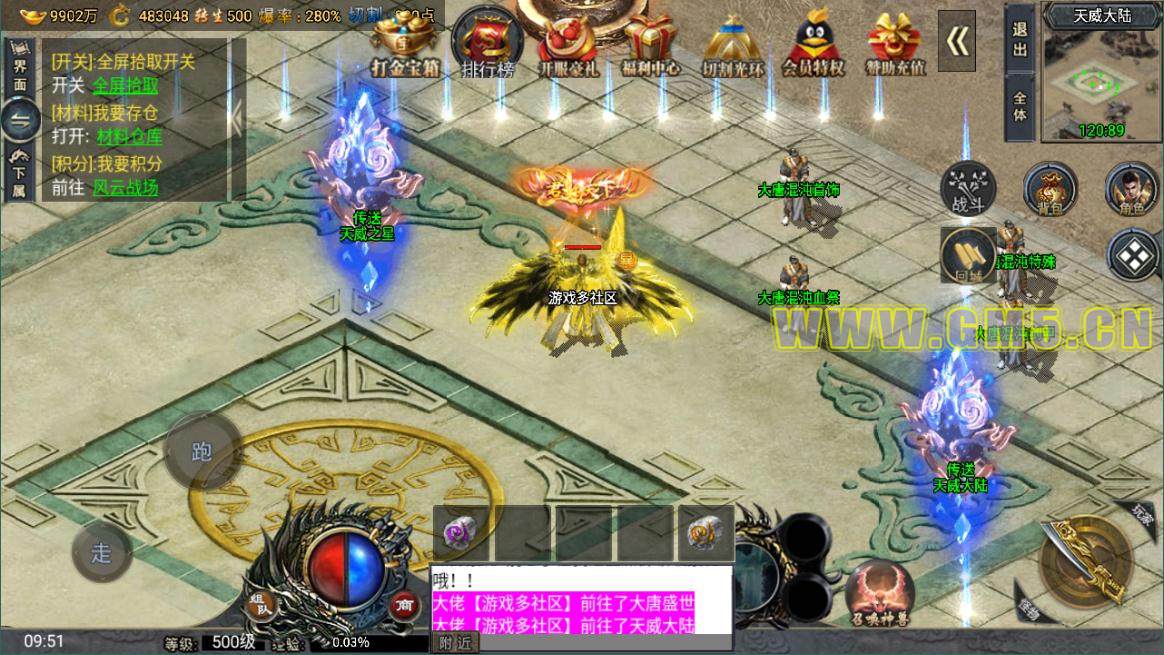
Task: Activate the 召唤神兽 summon beast skill
Action: (x=880, y=592)
